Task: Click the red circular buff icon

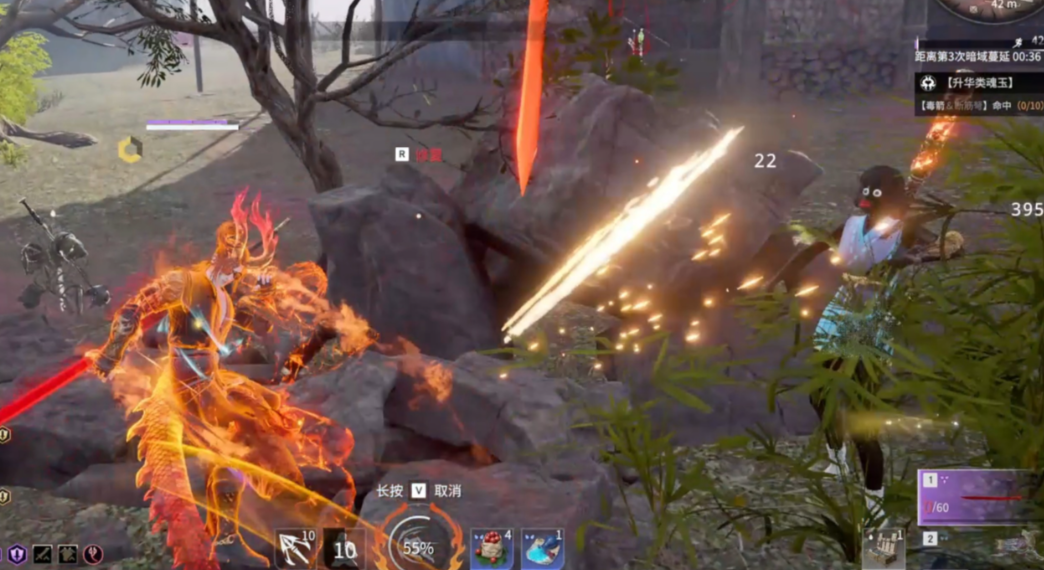Action: click(x=93, y=553)
